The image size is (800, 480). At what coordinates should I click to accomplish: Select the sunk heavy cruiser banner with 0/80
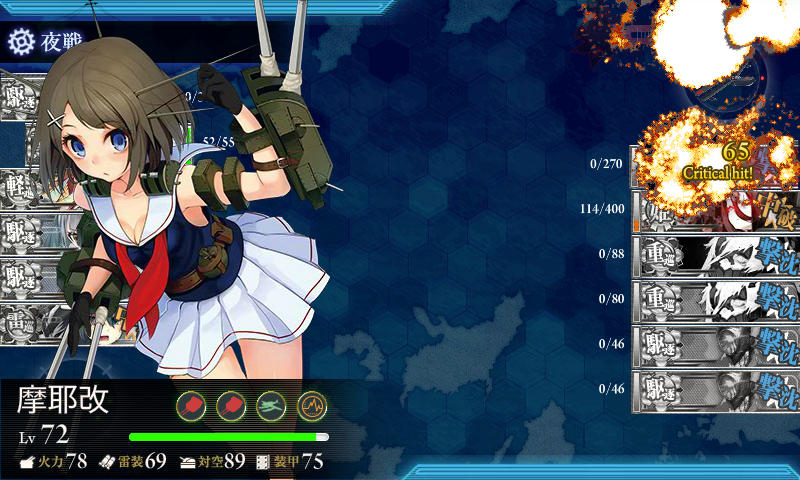pos(714,297)
